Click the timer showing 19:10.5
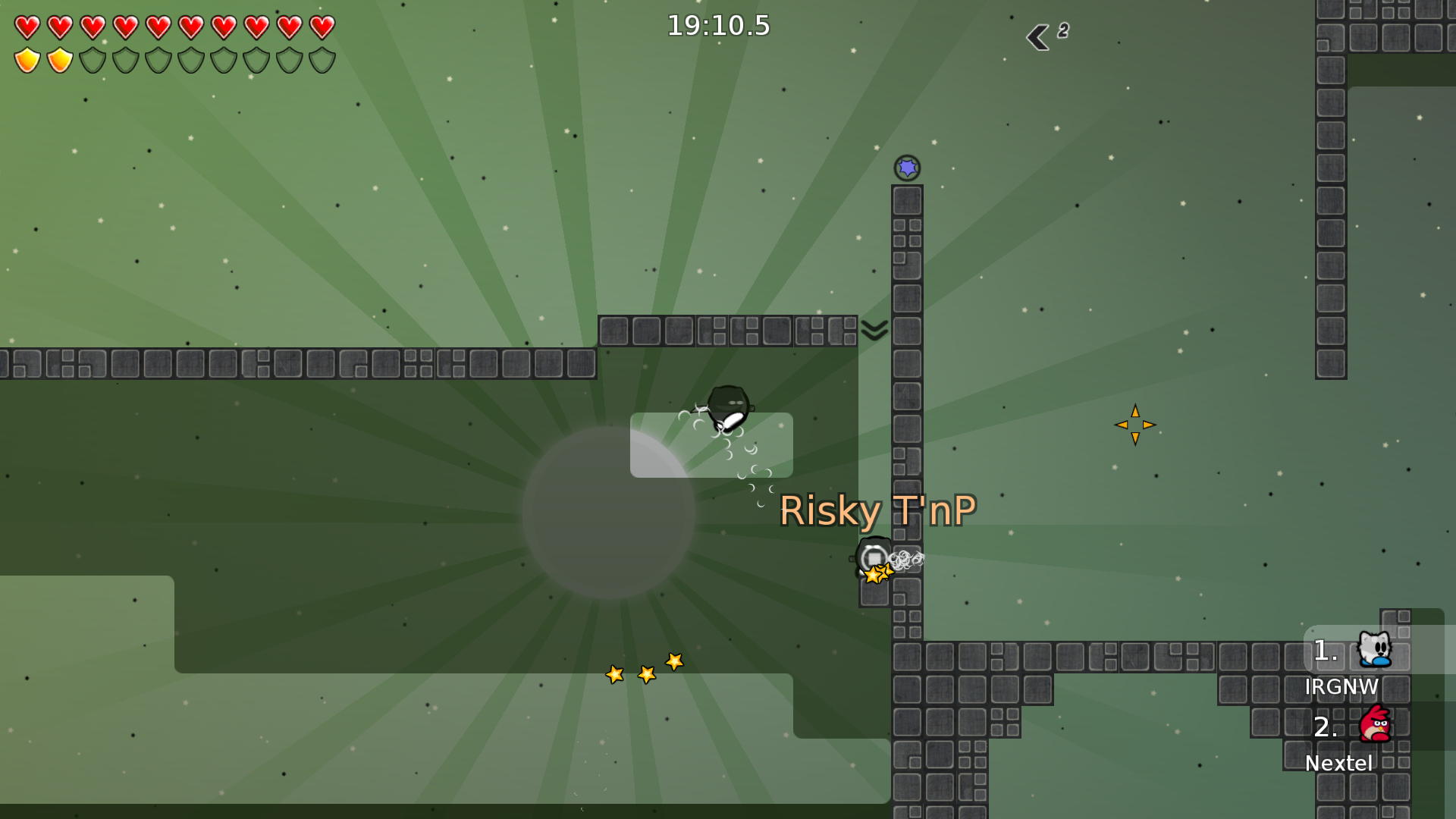 [718, 25]
